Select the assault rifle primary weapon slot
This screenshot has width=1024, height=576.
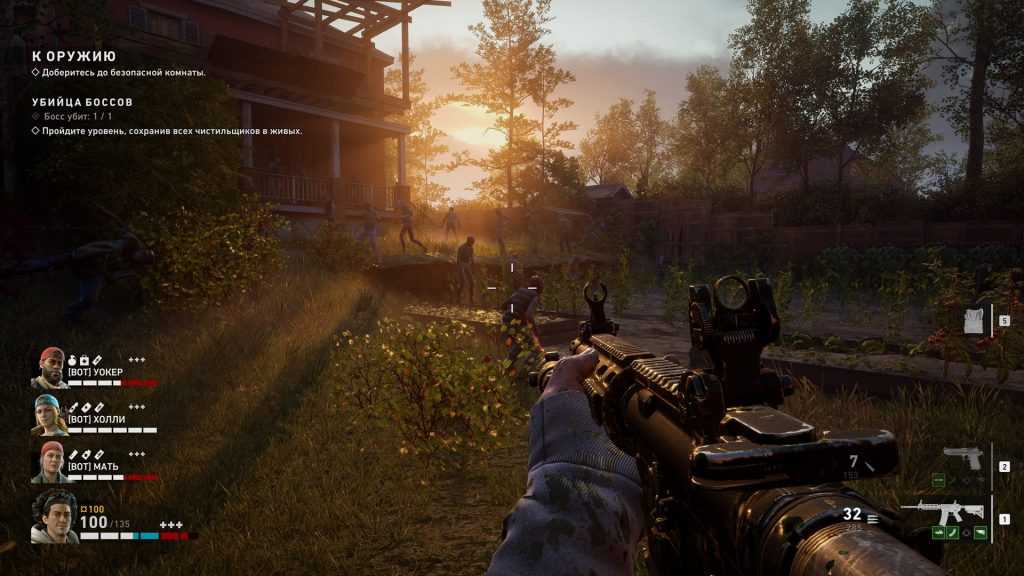pos(941,512)
